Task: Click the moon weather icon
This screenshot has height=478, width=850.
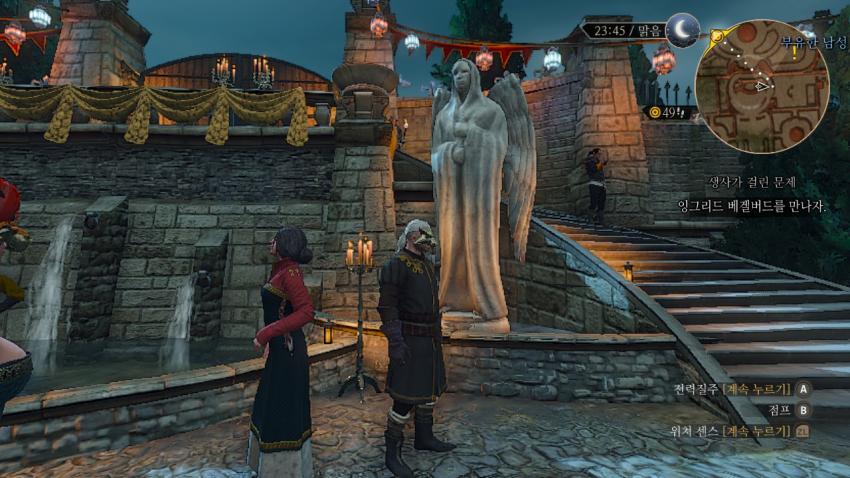Action: pyautogui.click(x=683, y=30)
